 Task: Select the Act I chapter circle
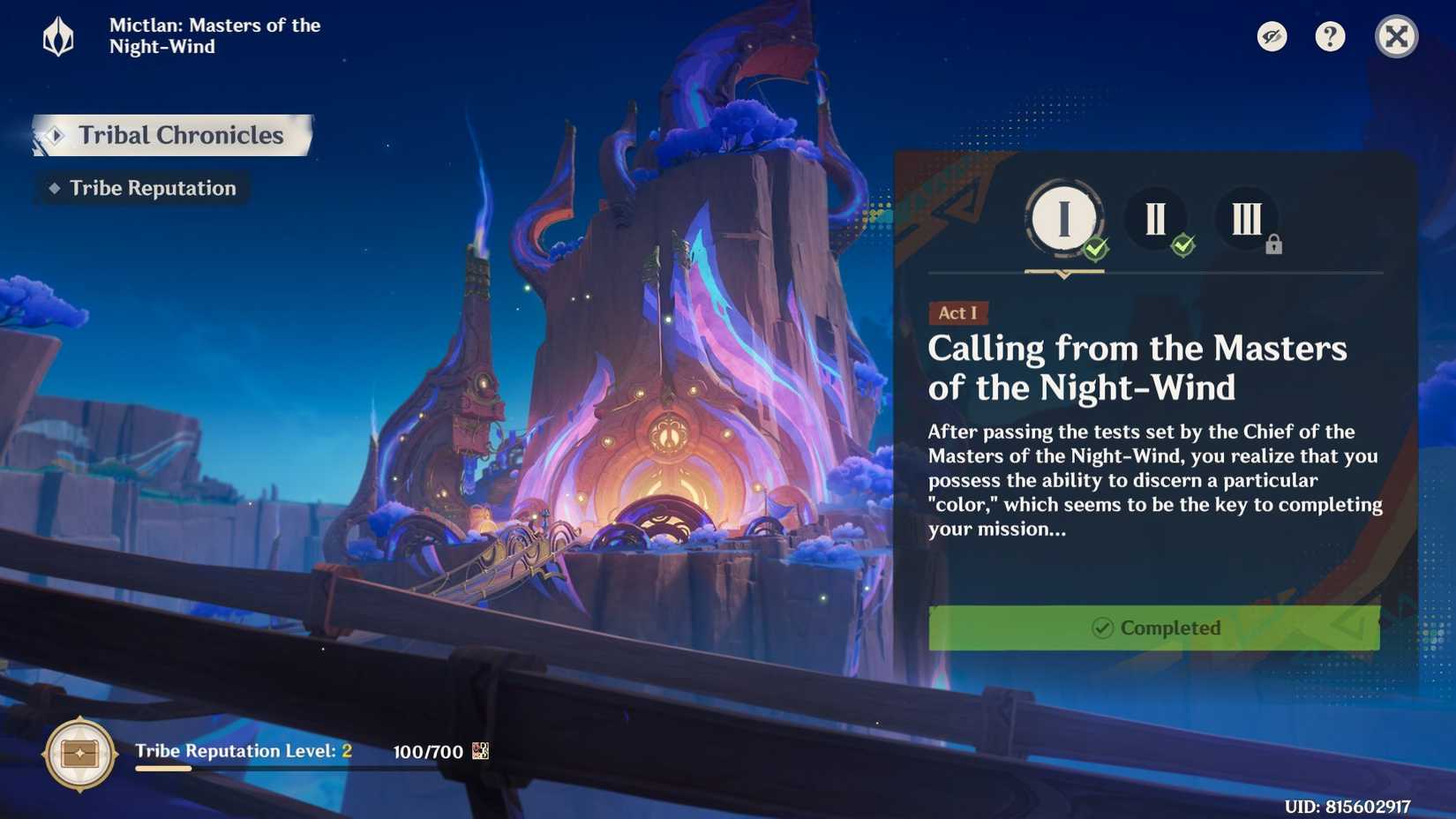[x=1063, y=220]
